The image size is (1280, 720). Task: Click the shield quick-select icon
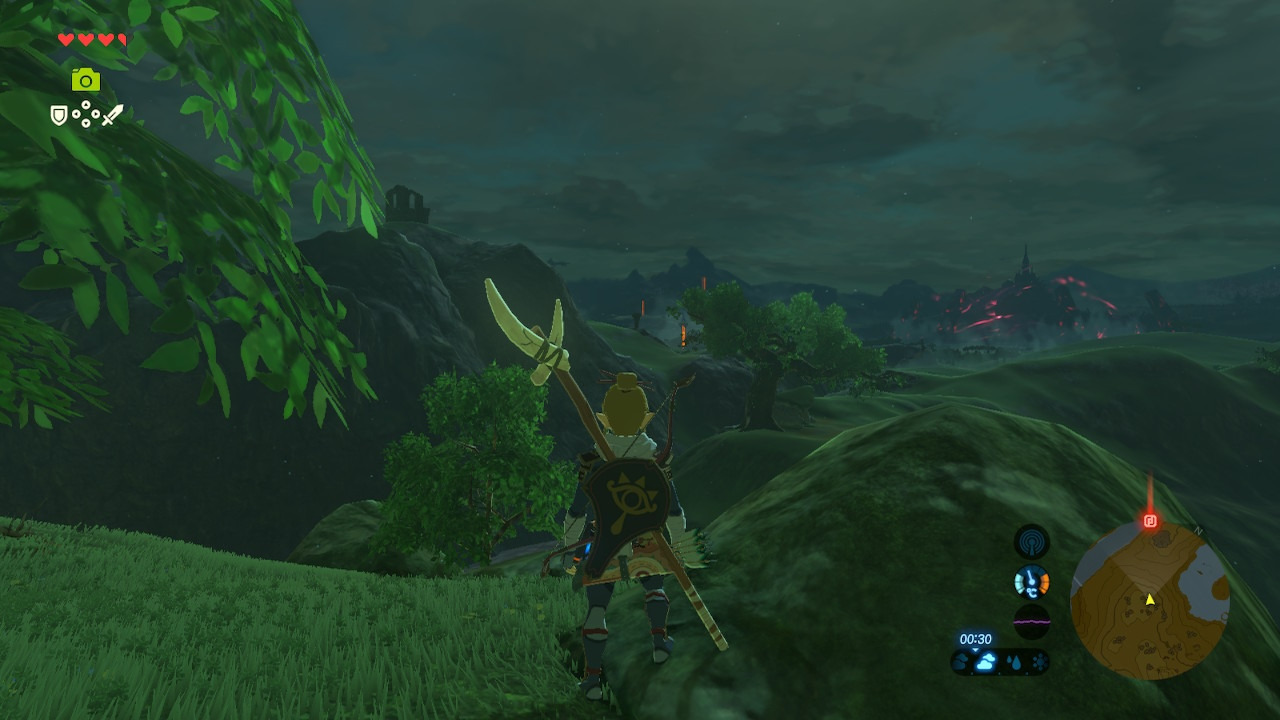pyautogui.click(x=59, y=116)
